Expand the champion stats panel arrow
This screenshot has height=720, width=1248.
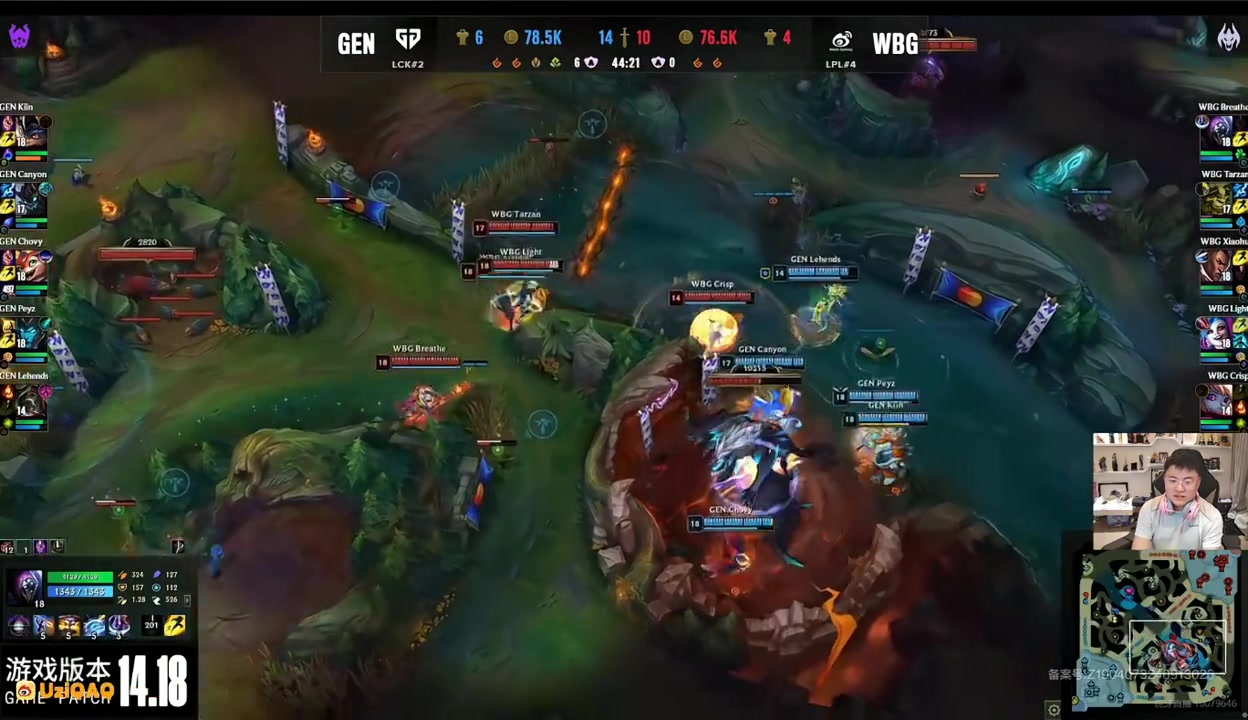[187, 600]
